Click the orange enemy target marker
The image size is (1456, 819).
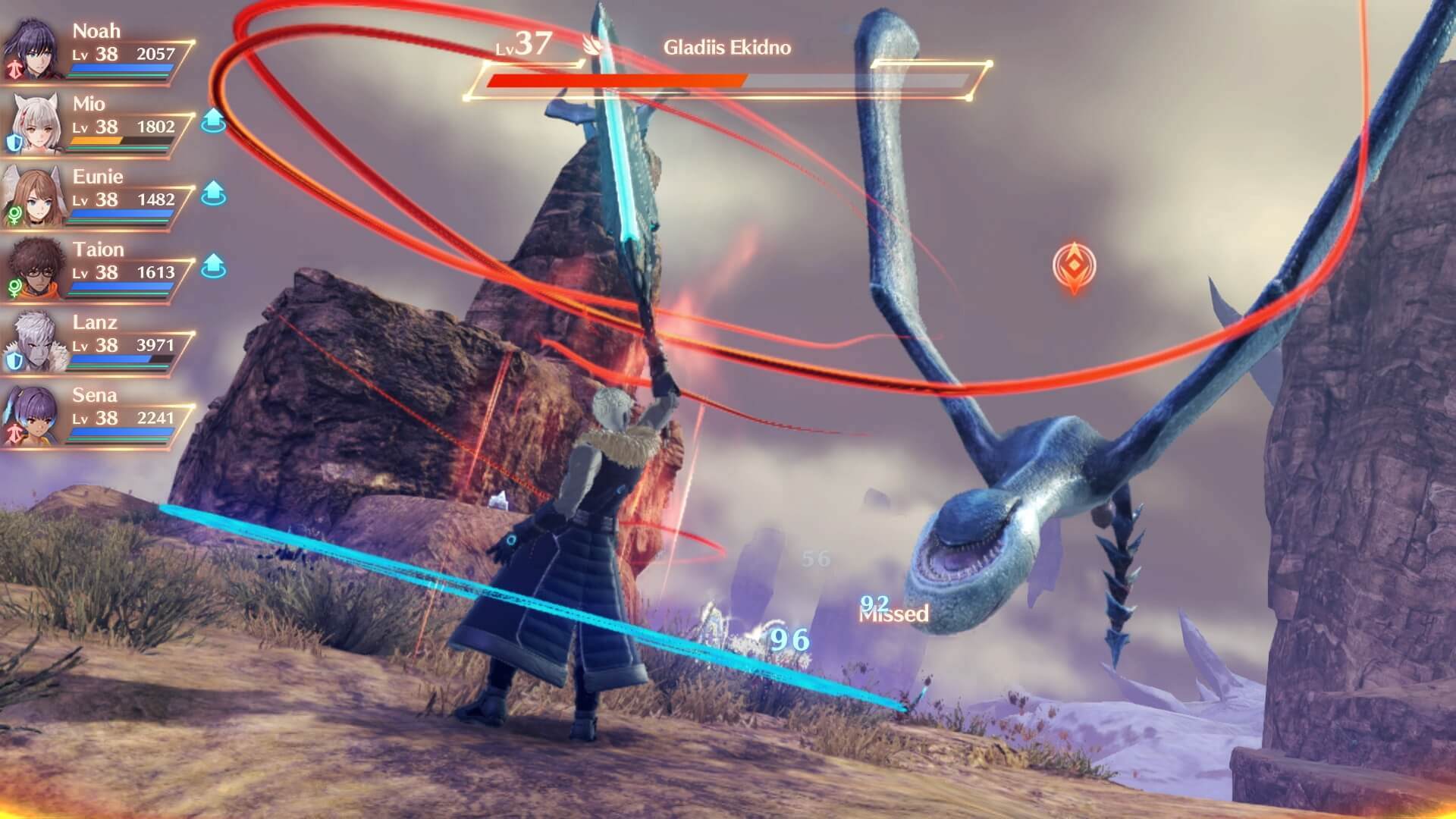tap(1074, 266)
